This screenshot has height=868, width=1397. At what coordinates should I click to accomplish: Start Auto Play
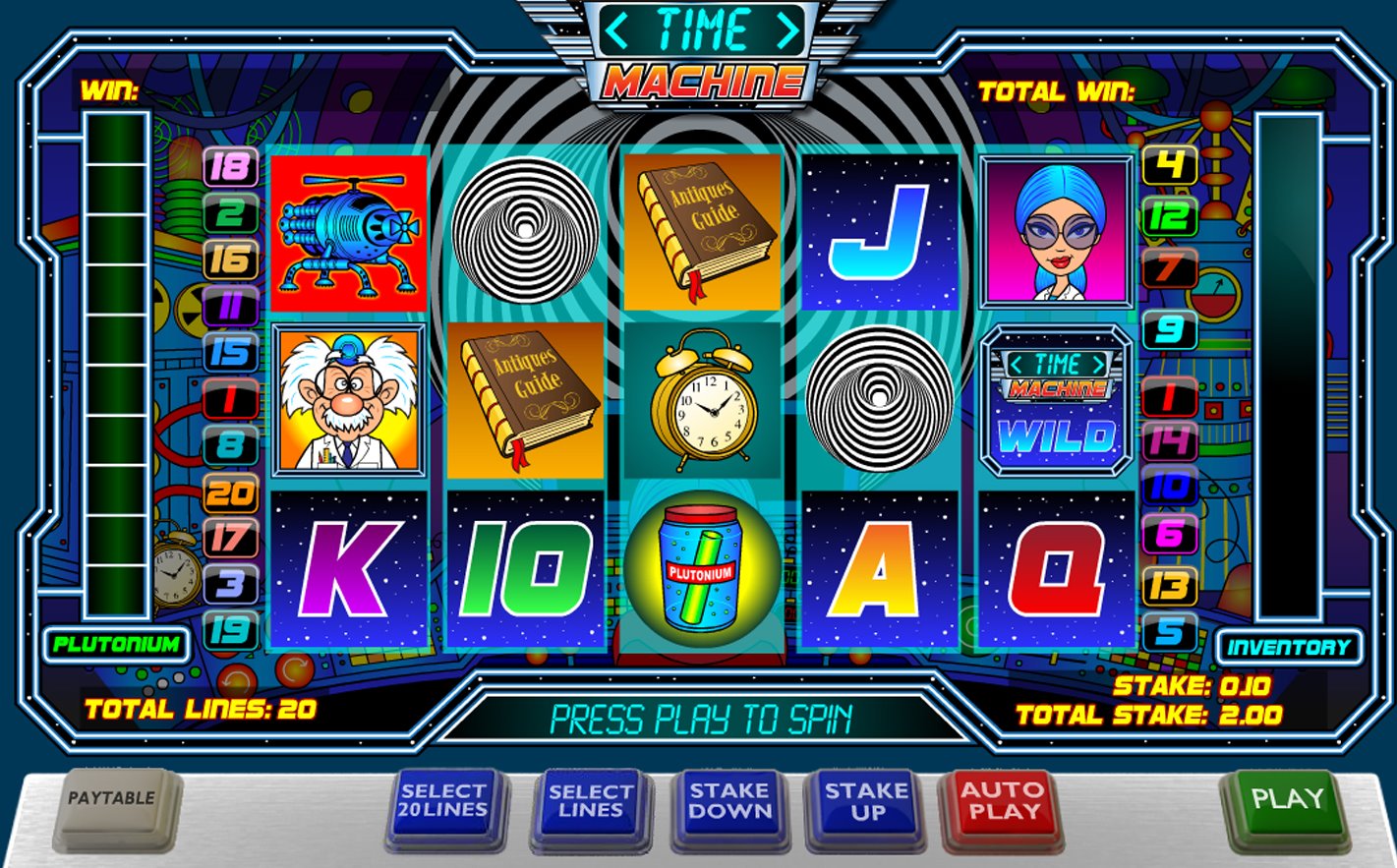(x=1002, y=802)
